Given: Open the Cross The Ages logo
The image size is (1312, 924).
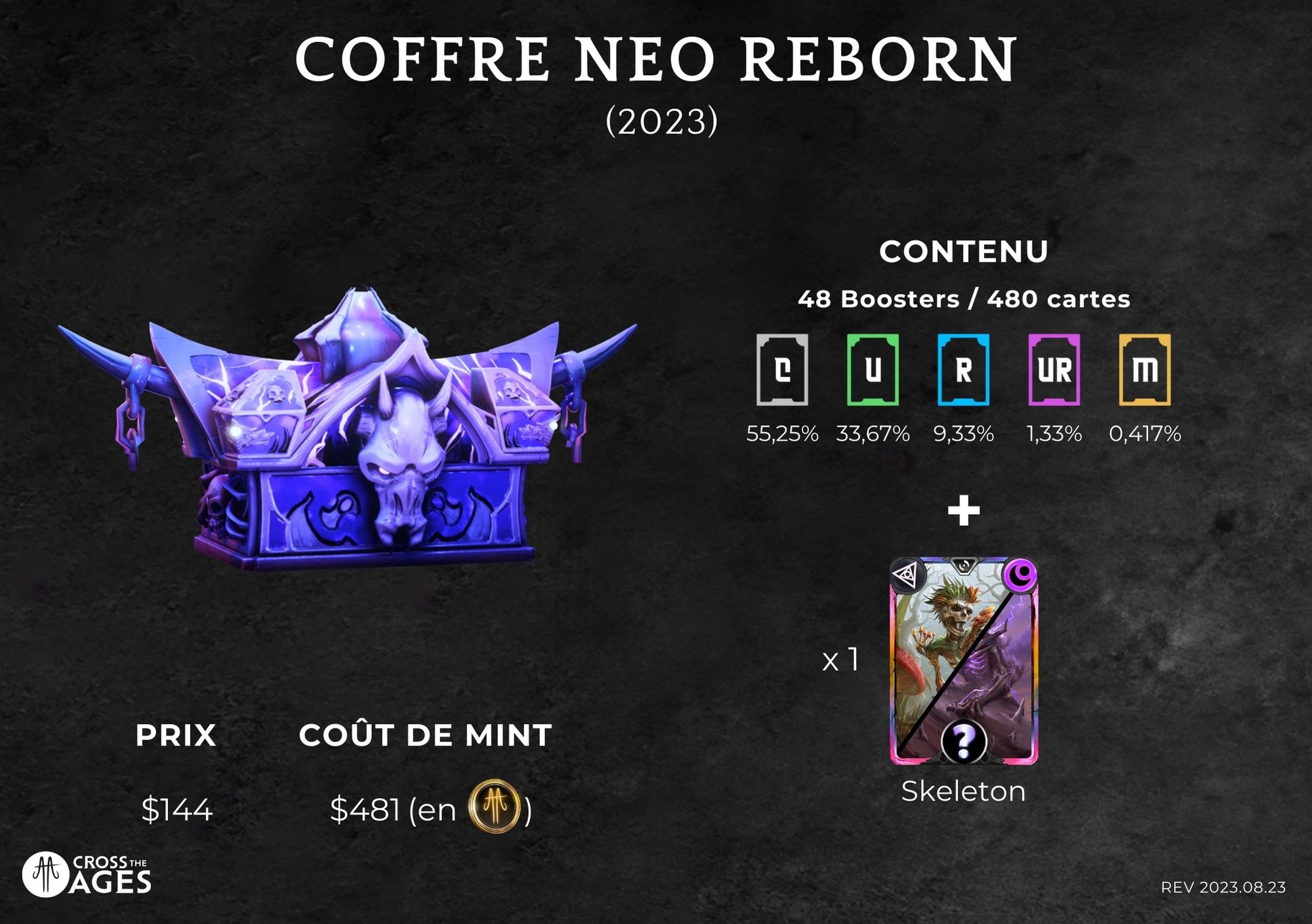Looking at the screenshot, I should click(x=87, y=874).
